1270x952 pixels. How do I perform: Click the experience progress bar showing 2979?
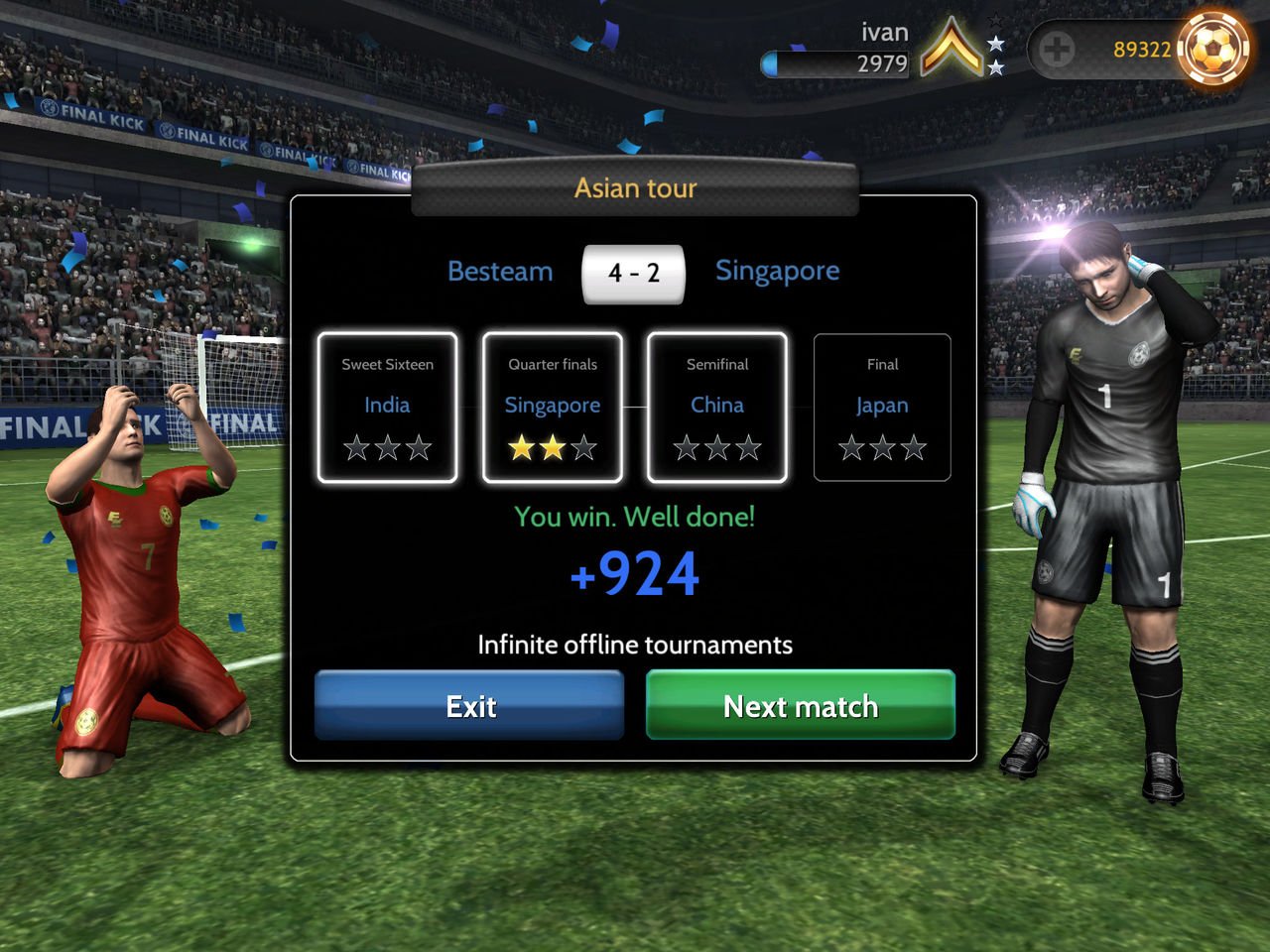[838, 64]
